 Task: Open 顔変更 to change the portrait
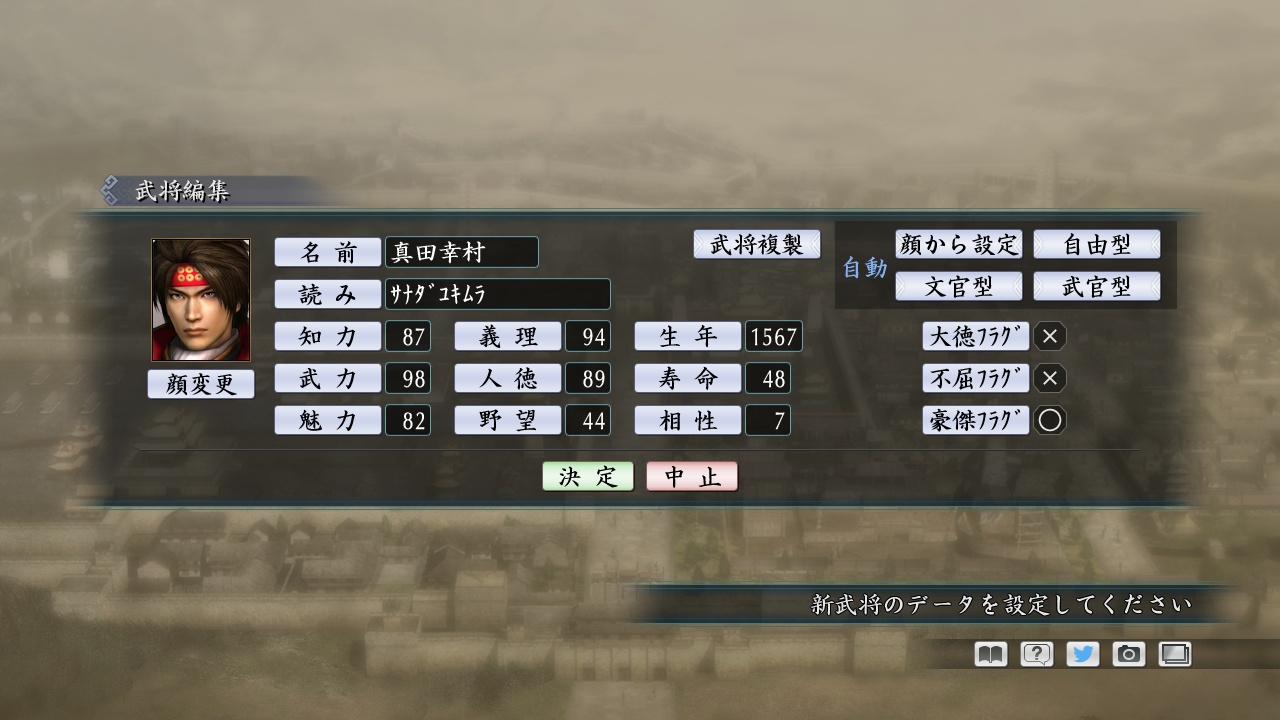200,384
